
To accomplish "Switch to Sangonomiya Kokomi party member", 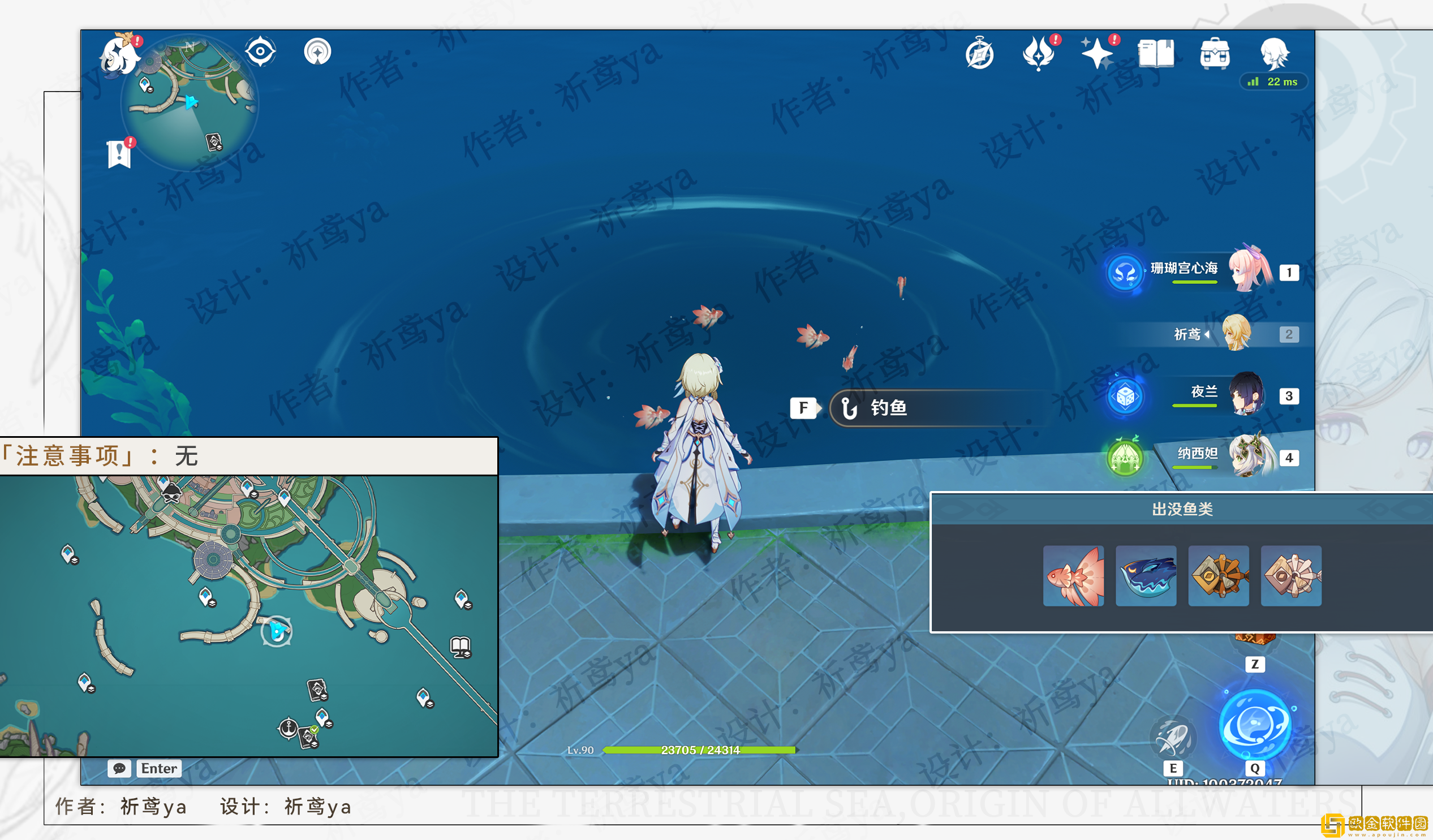I will tap(1250, 270).
